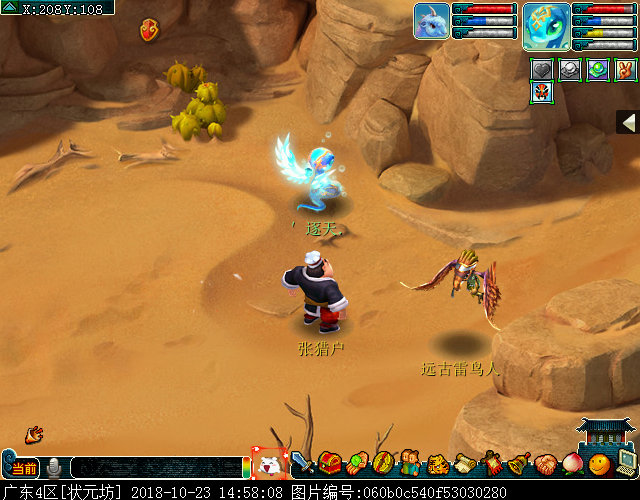
Task: Open the white bear emote icon
Action: pos(268,465)
